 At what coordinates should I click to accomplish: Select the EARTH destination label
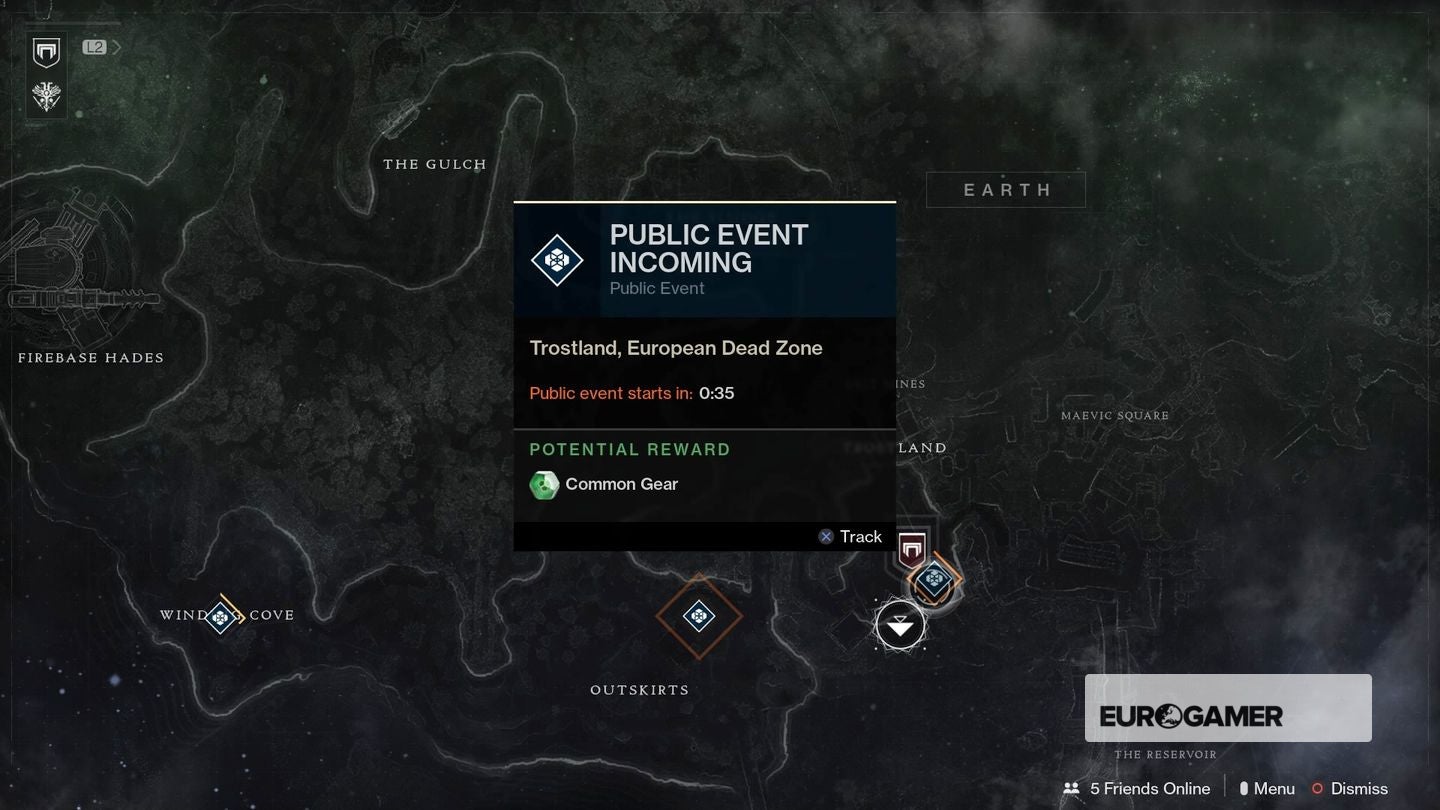pos(1005,189)
